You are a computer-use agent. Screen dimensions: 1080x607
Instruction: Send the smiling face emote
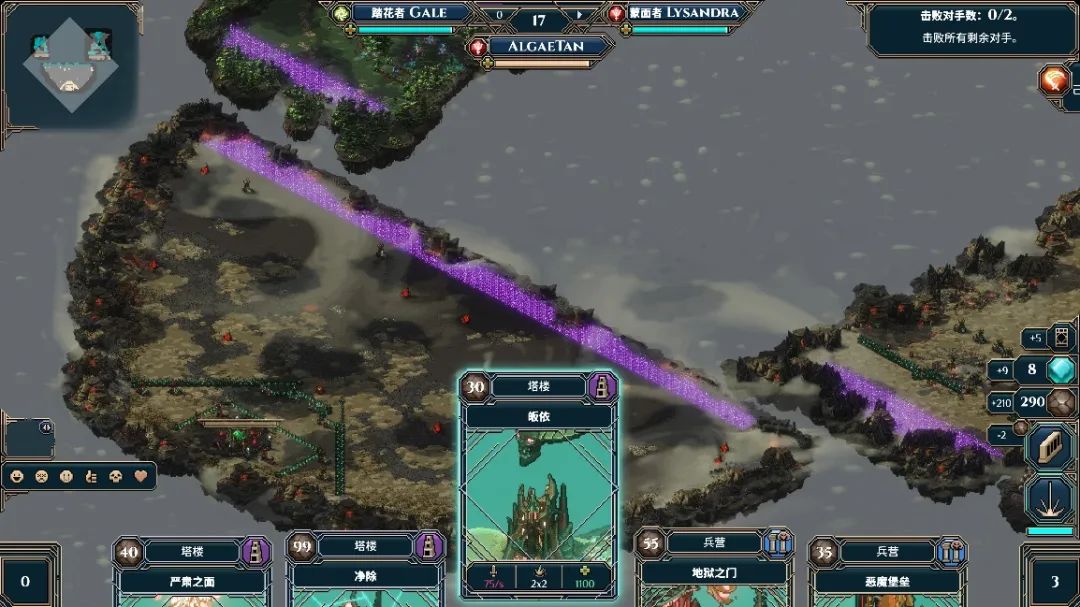[x=17, y=476]
